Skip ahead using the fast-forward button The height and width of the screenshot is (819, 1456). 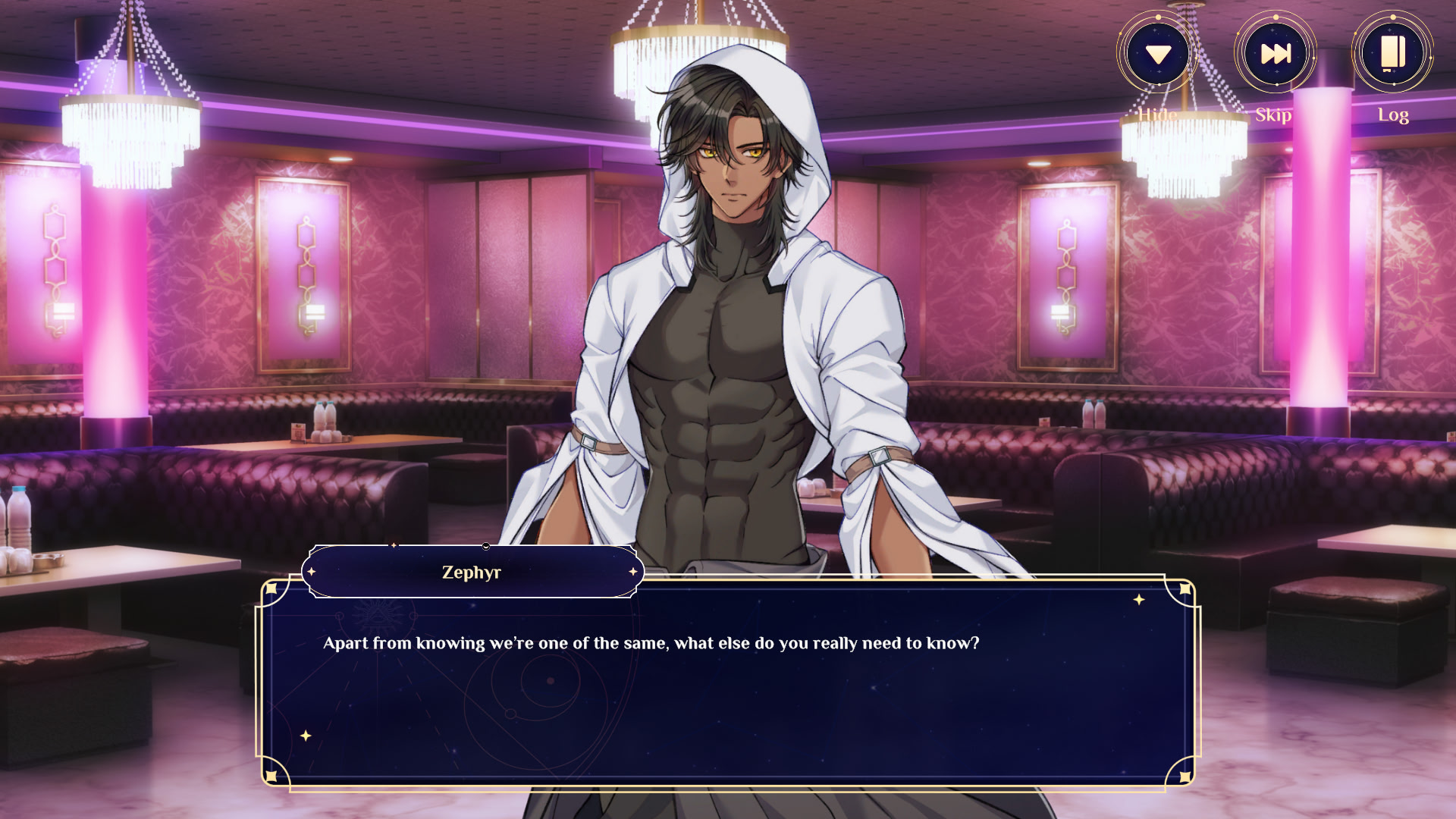tap(1276, 55)
